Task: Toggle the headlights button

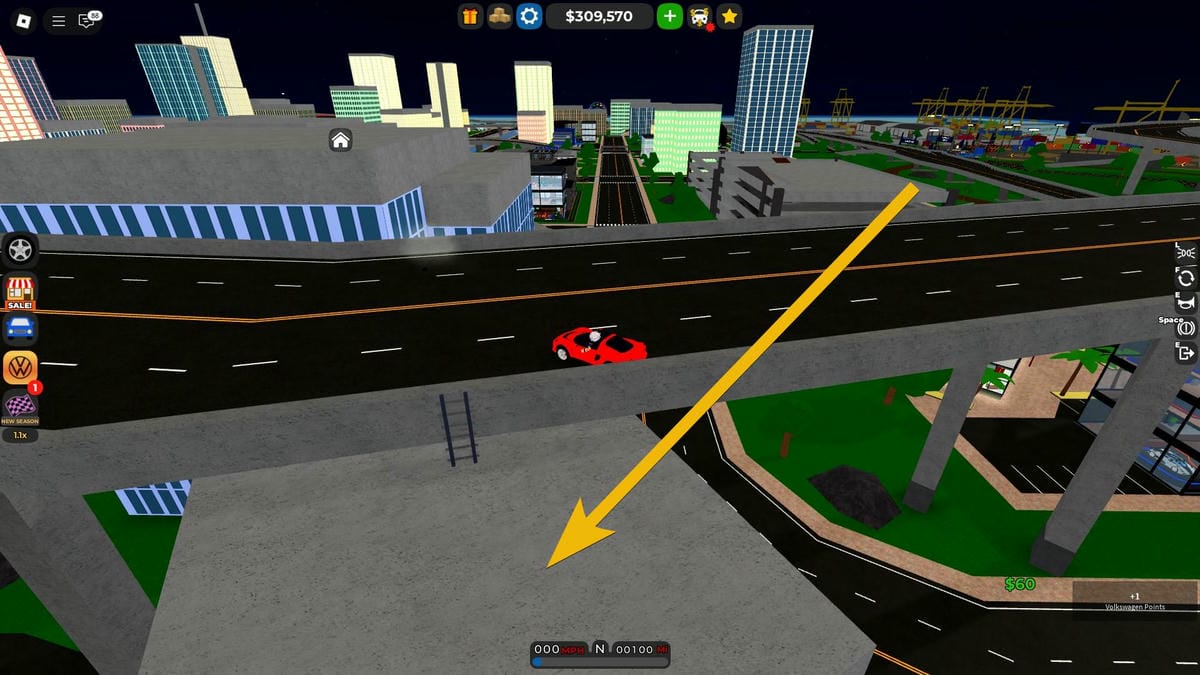Action: click(1187, 252)
